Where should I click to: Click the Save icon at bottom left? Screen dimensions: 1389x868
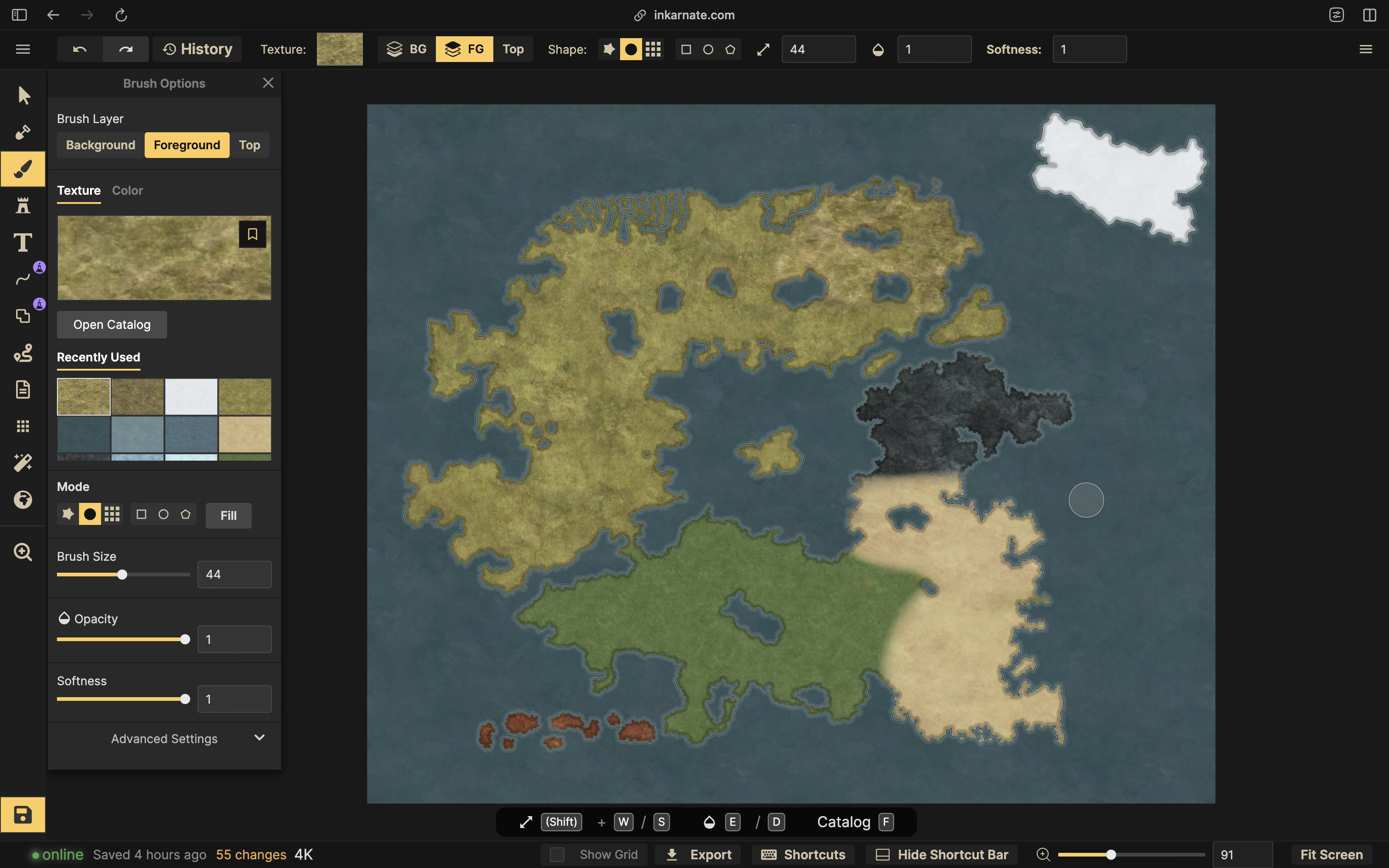click(23, 815)
